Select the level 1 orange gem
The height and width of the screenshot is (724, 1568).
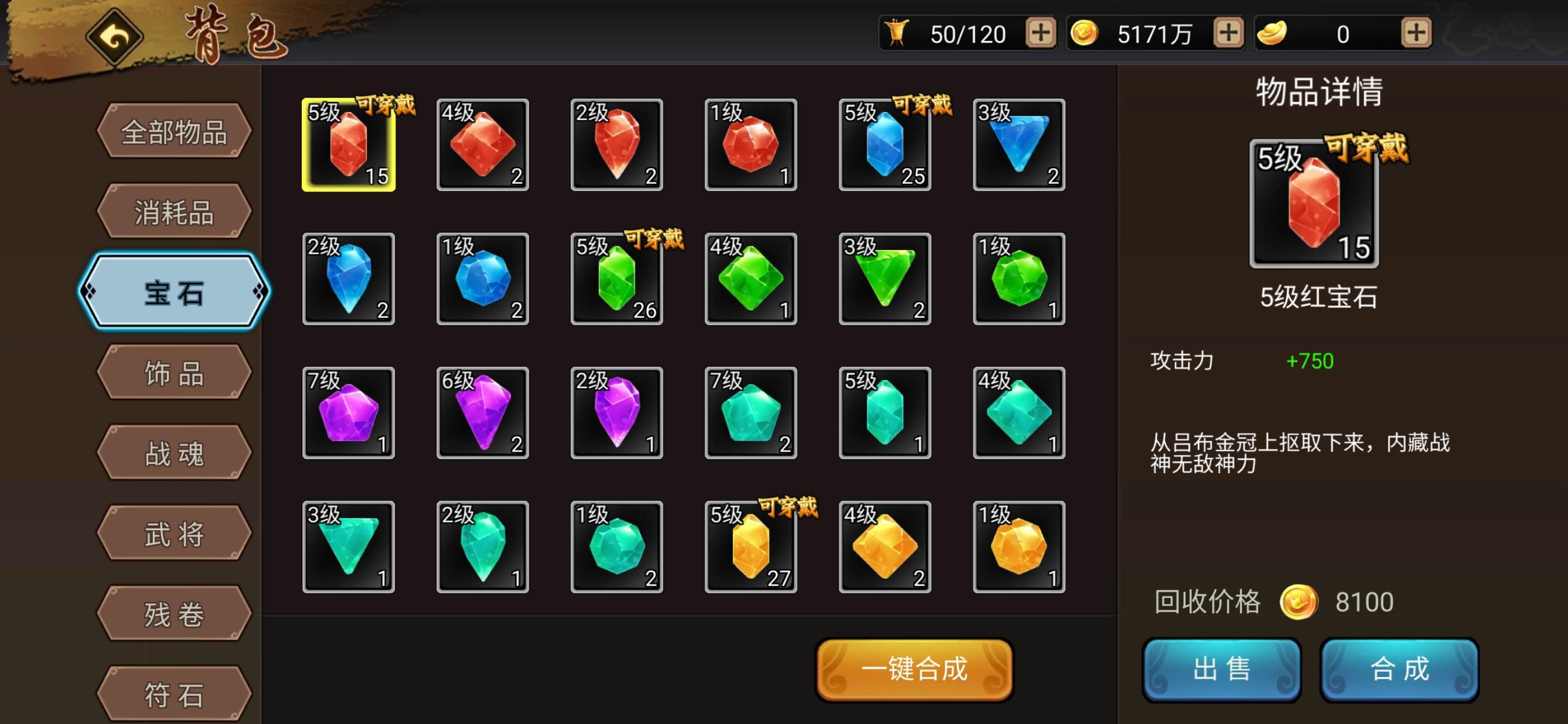pos(1018,547)
